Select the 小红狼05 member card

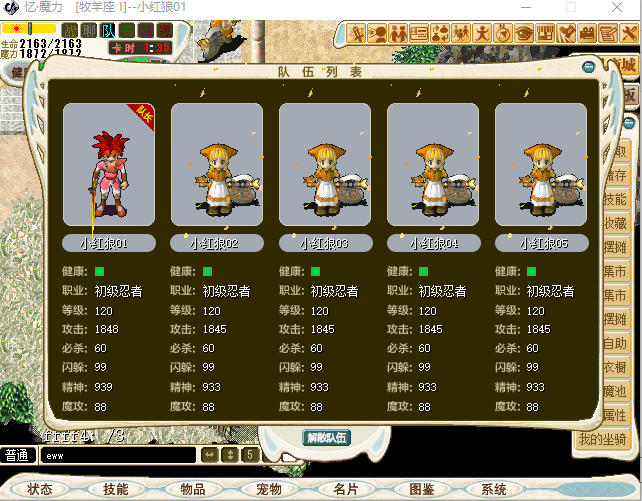(541, 165)
